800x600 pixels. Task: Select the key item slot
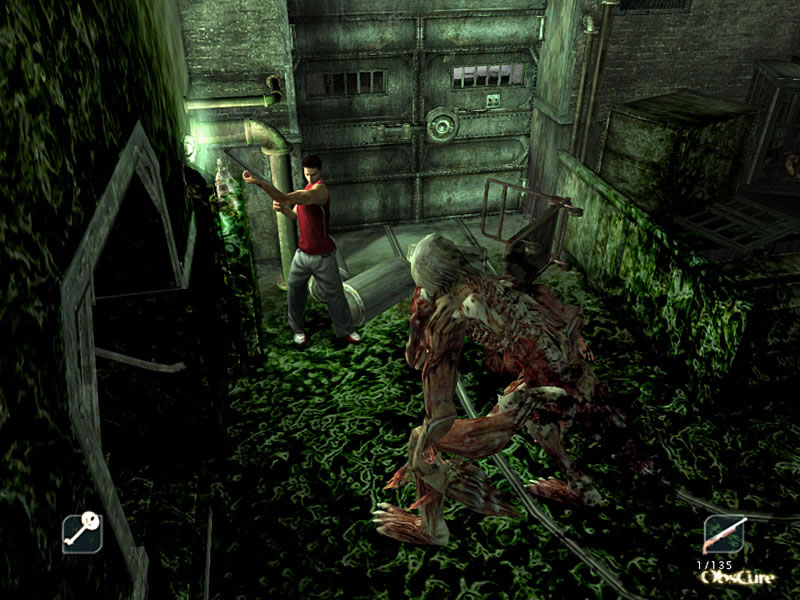click(x=82, y=533)
